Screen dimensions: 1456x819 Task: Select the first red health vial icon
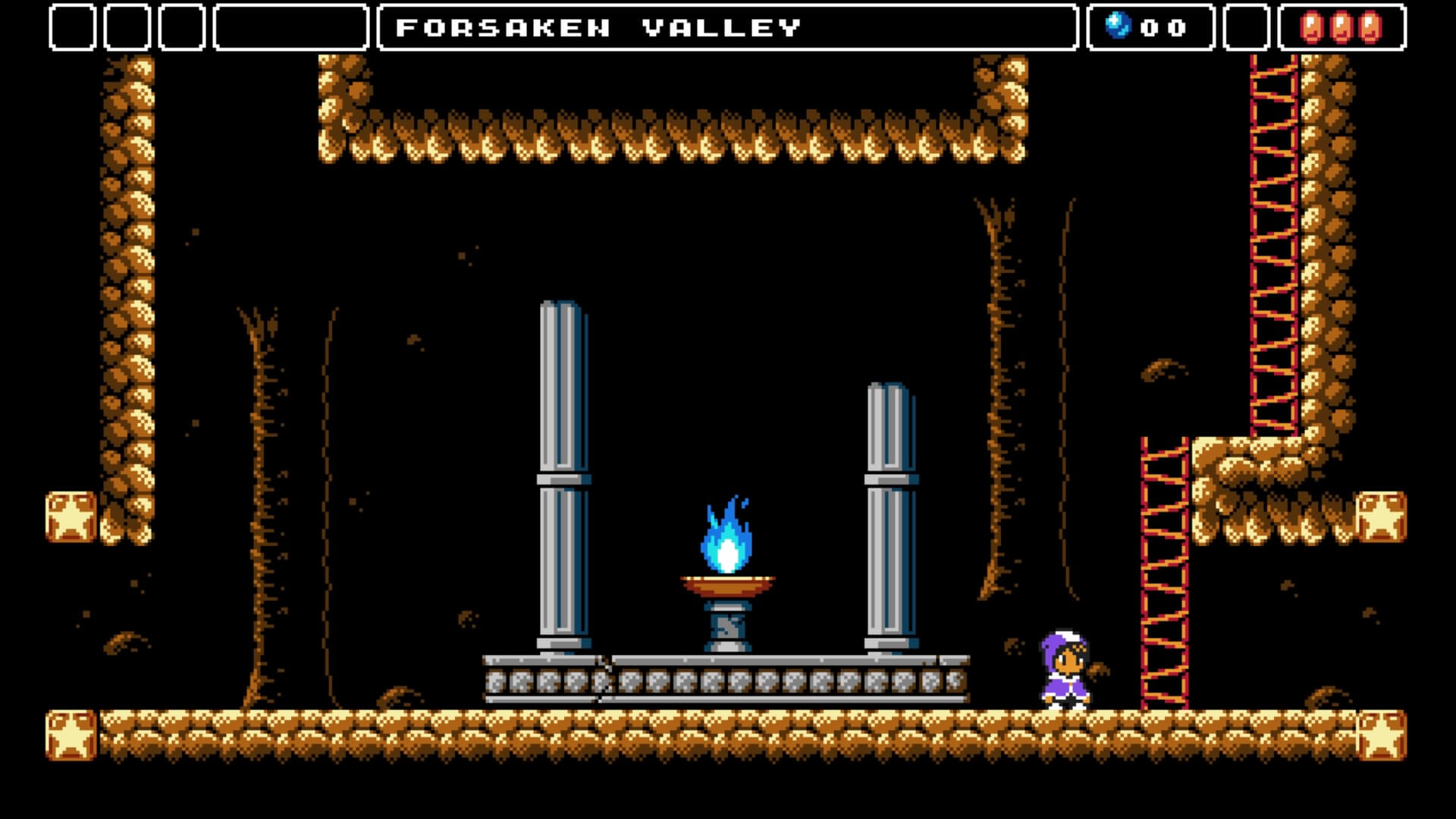click(1312, 25)
